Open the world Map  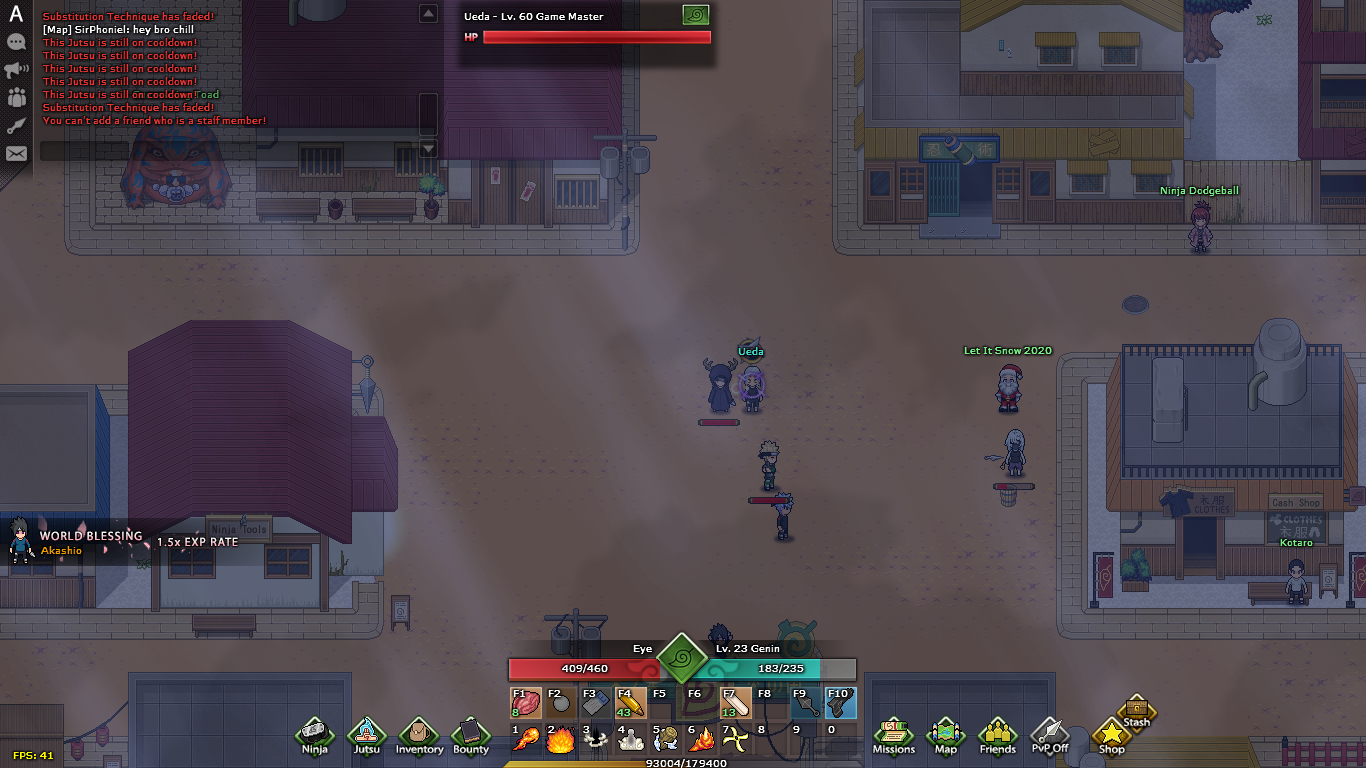point(945,733)
